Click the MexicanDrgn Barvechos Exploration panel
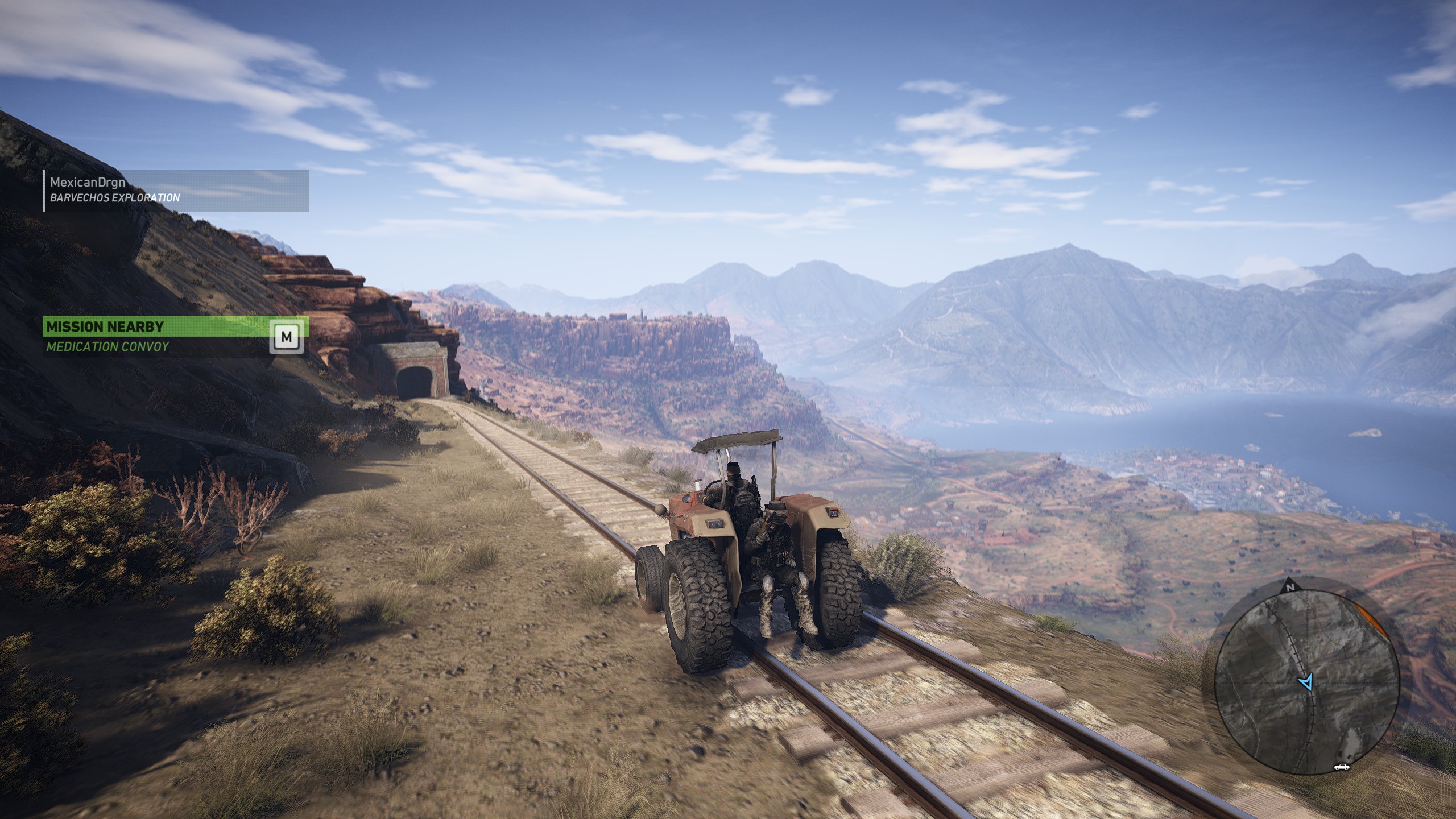Viewport: 1456px width, 819px height. pyautogui.click(x=176, y=191)
